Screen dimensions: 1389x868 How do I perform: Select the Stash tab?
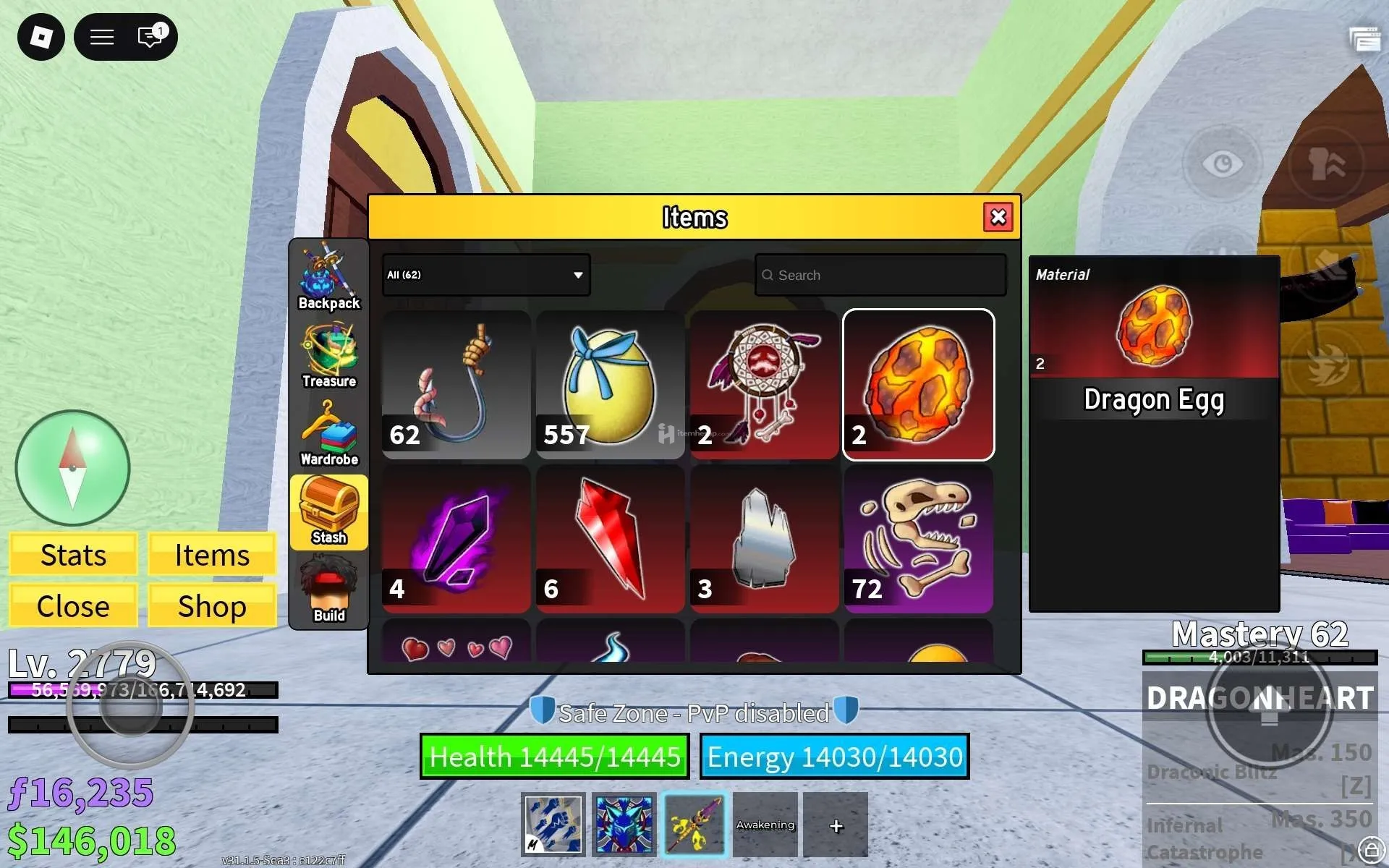tap(329, 512)
